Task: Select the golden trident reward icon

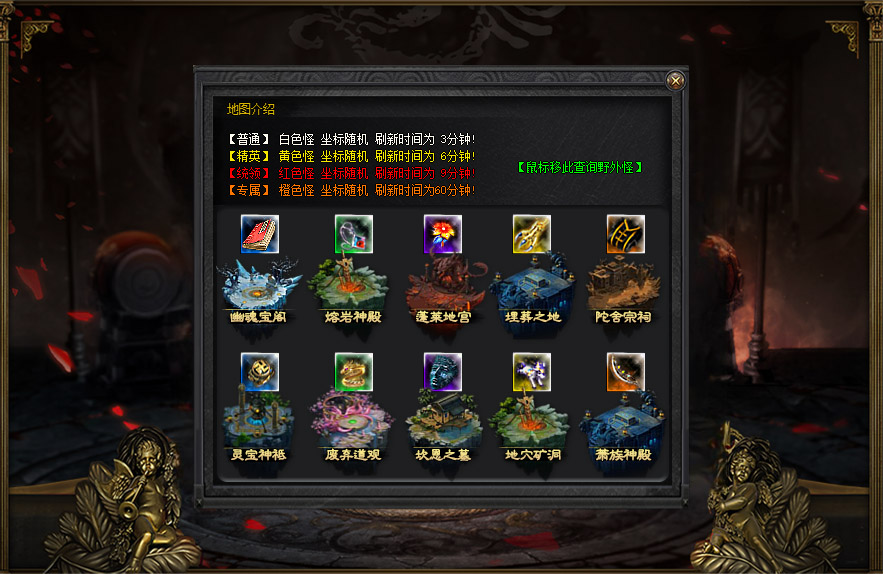Action: pyautogui.click(x=532, y=234)
